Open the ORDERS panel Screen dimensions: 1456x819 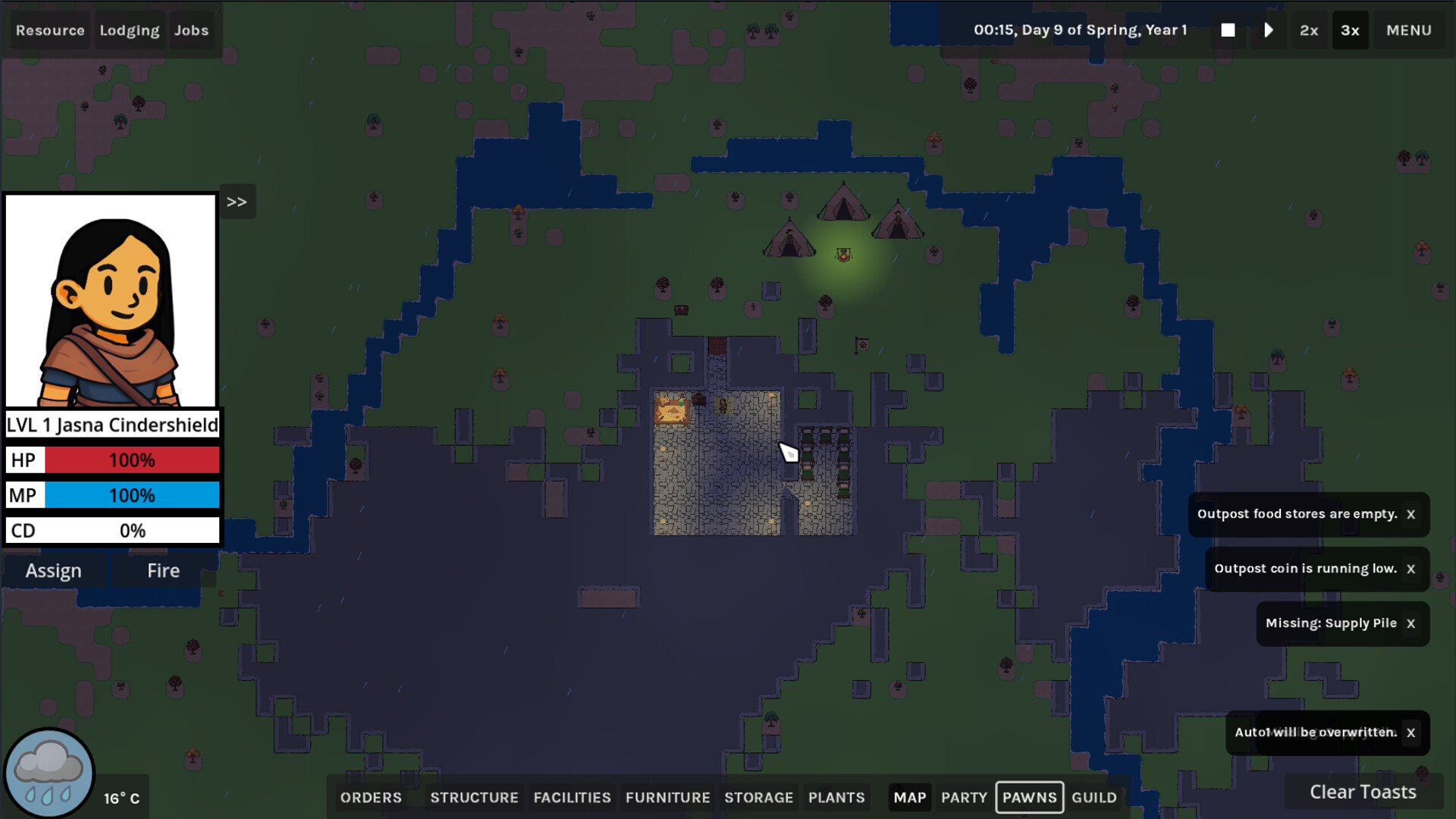(371, 797)
